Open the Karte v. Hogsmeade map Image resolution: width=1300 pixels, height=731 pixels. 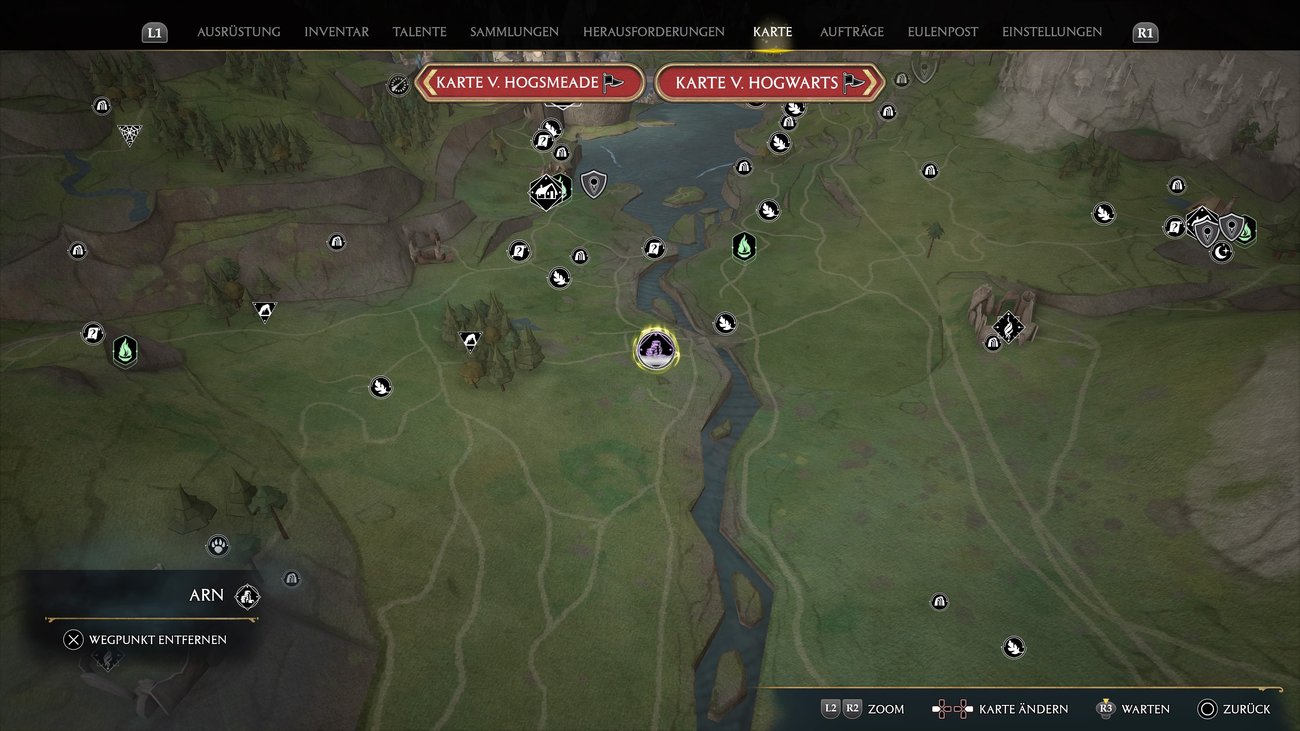(x=528, y=82)
